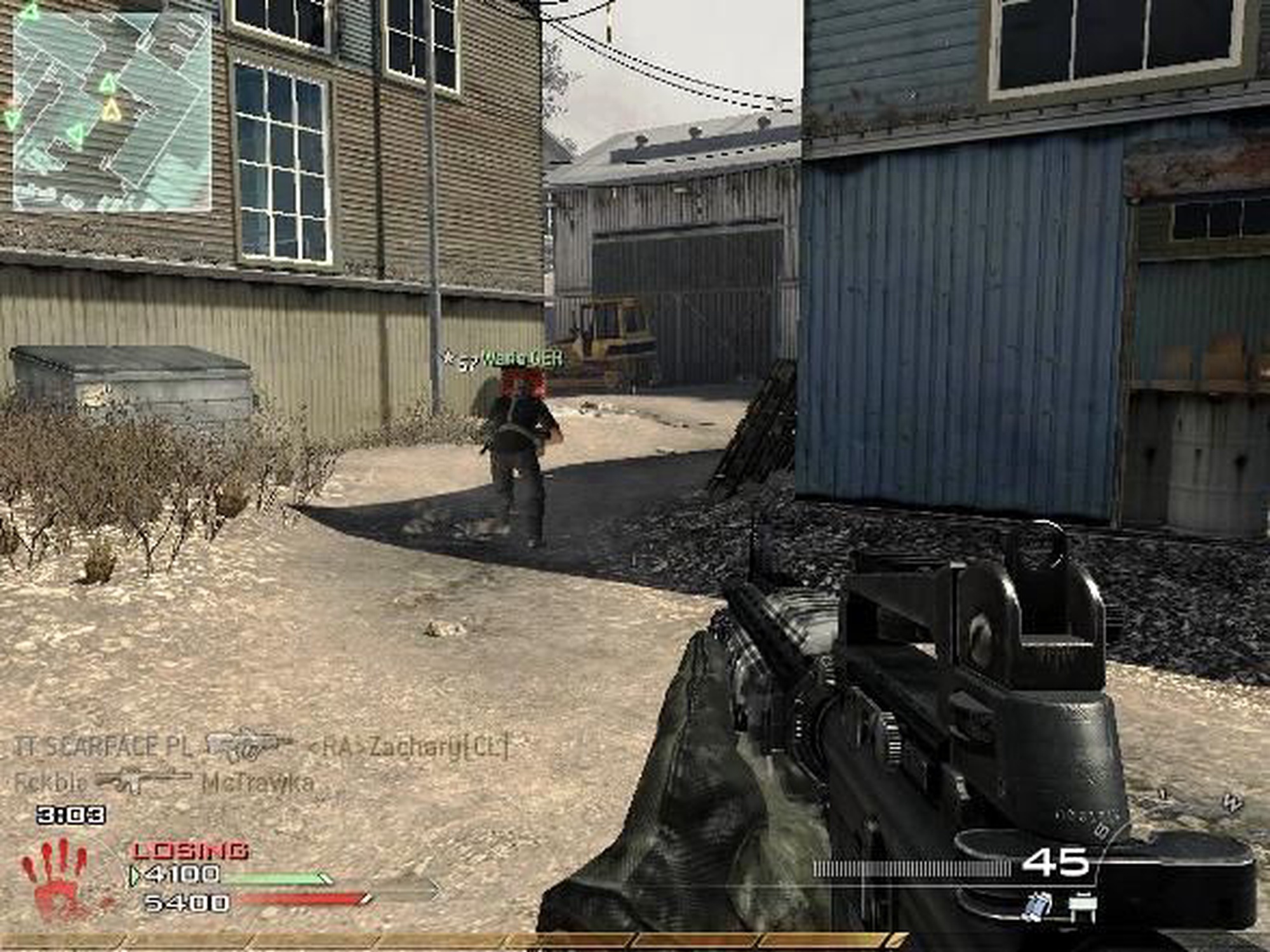Select the claymore equipment icon
The width and height of the screenshot is (1270, 952).
pos(1083,906)
